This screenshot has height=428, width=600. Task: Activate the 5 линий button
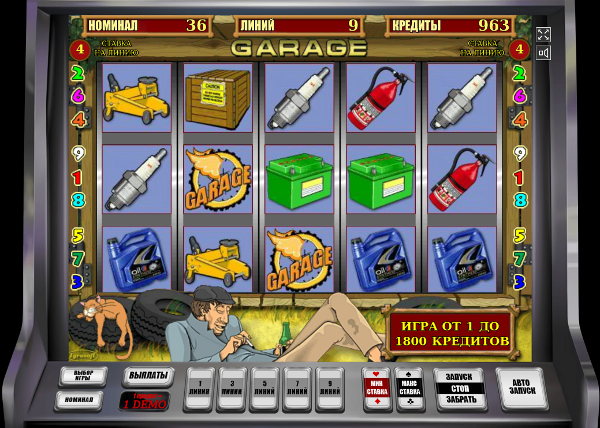point(265,386)
